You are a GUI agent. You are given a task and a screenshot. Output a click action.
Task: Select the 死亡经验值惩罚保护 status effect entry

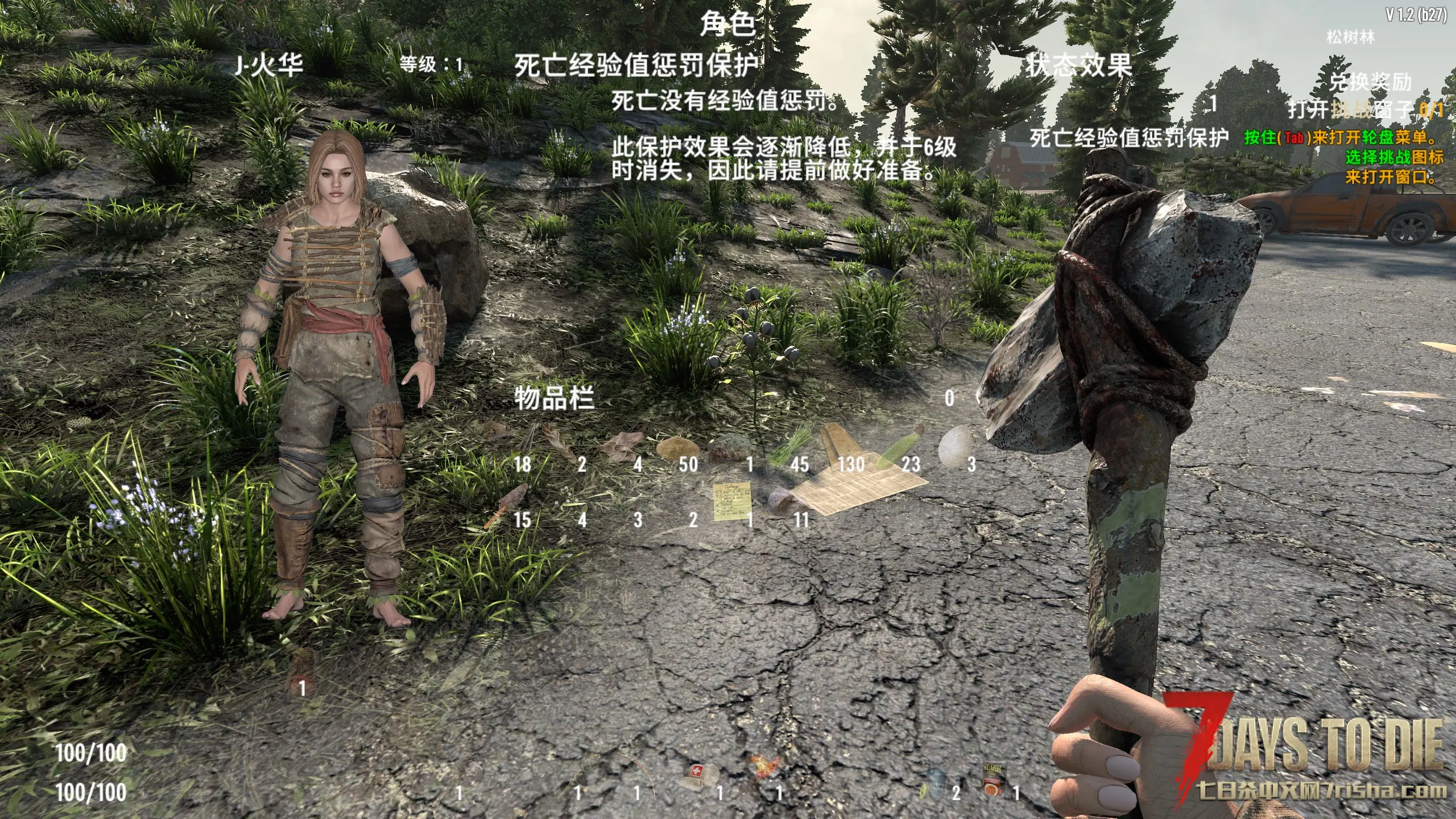tap(1129, 137)
